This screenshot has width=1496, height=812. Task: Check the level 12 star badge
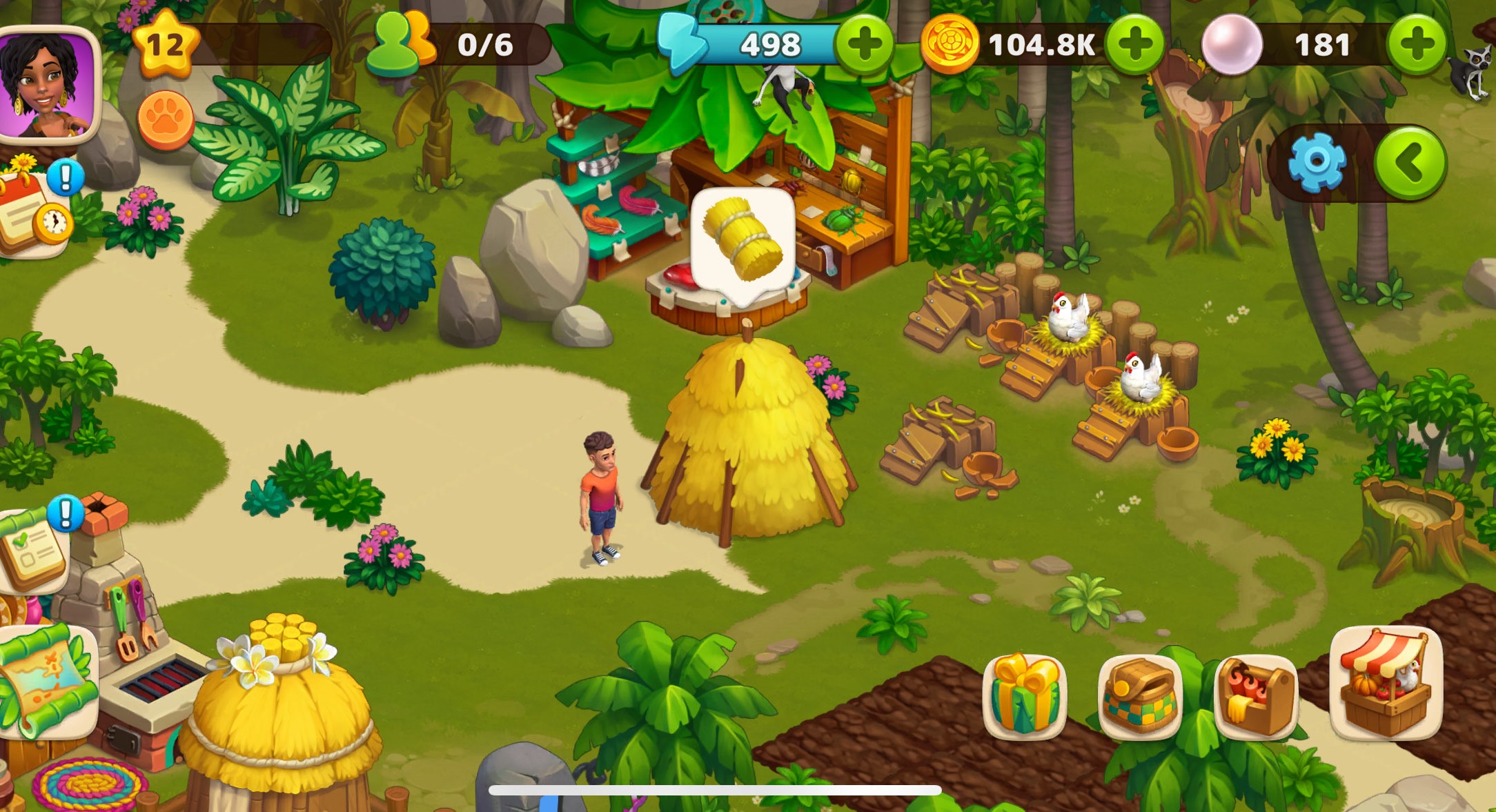pos(164,46)
